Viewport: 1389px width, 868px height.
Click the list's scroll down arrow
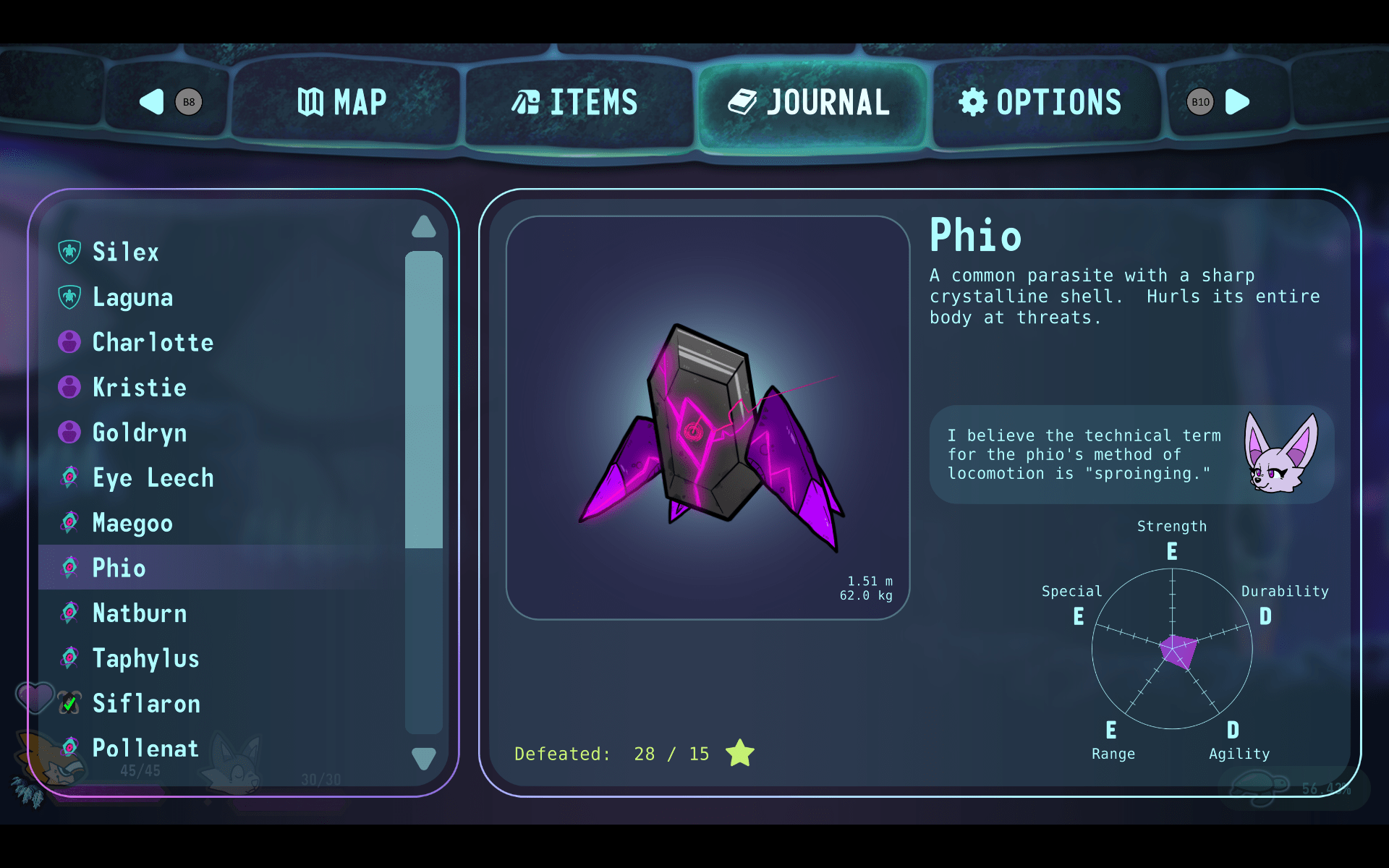pyautogui.click(x=424, y=758)
